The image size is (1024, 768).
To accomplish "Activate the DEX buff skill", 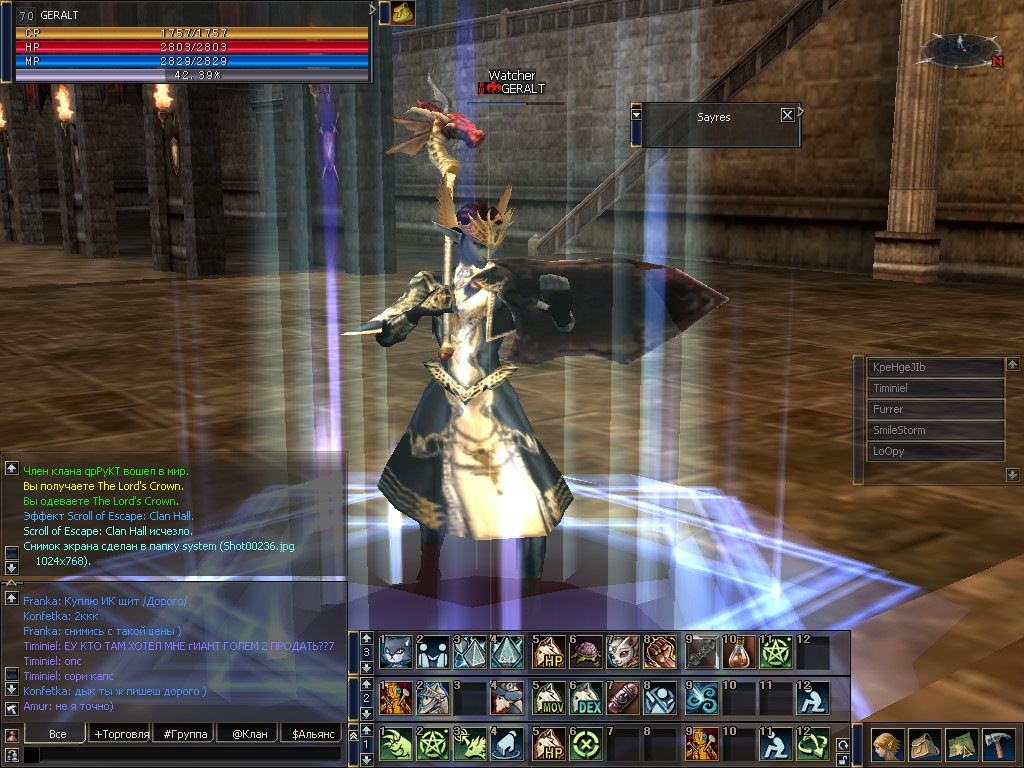I will (586, 698).
